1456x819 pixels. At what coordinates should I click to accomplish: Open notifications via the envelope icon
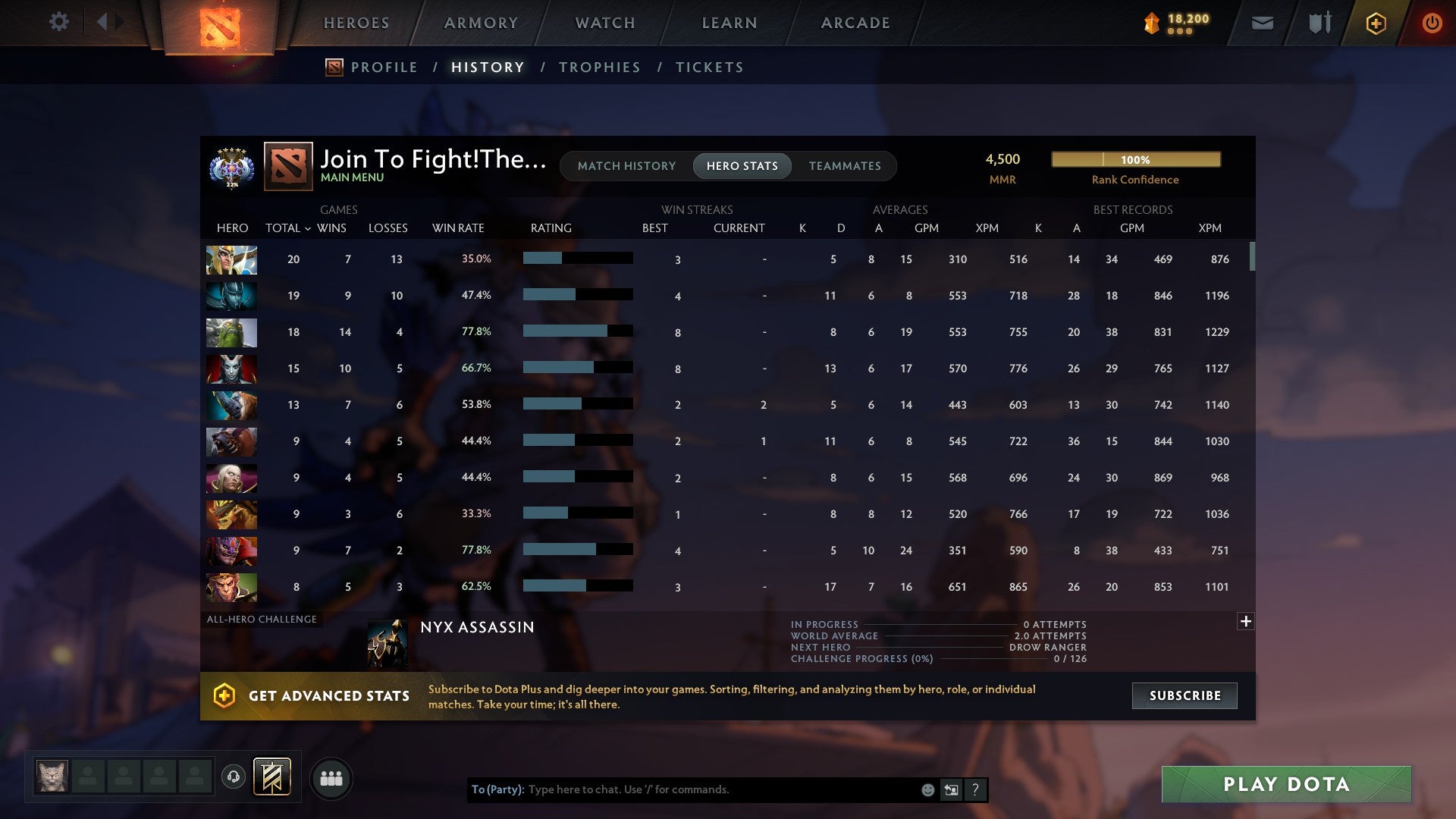click(1261, 23)
